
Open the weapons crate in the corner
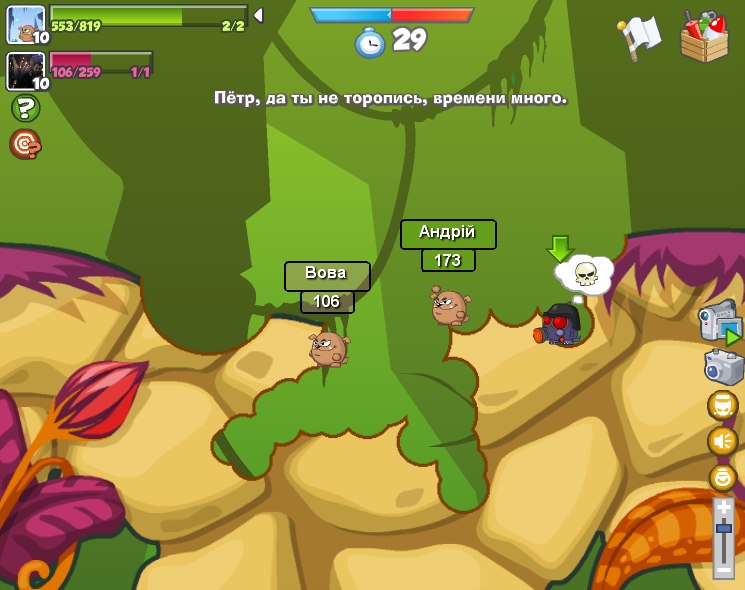(x=704, y=37)
